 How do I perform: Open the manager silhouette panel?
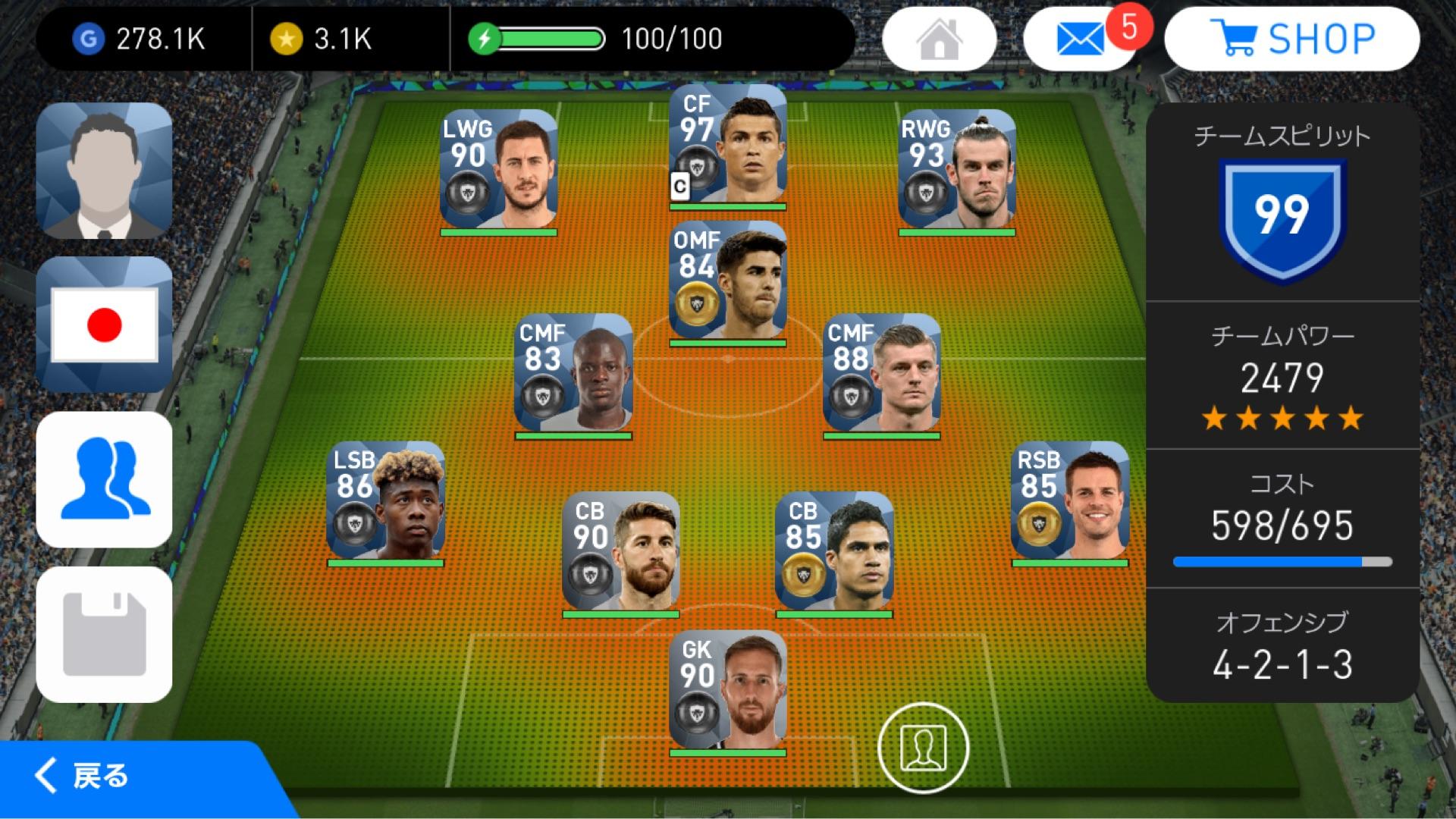[x=105, y=171]
